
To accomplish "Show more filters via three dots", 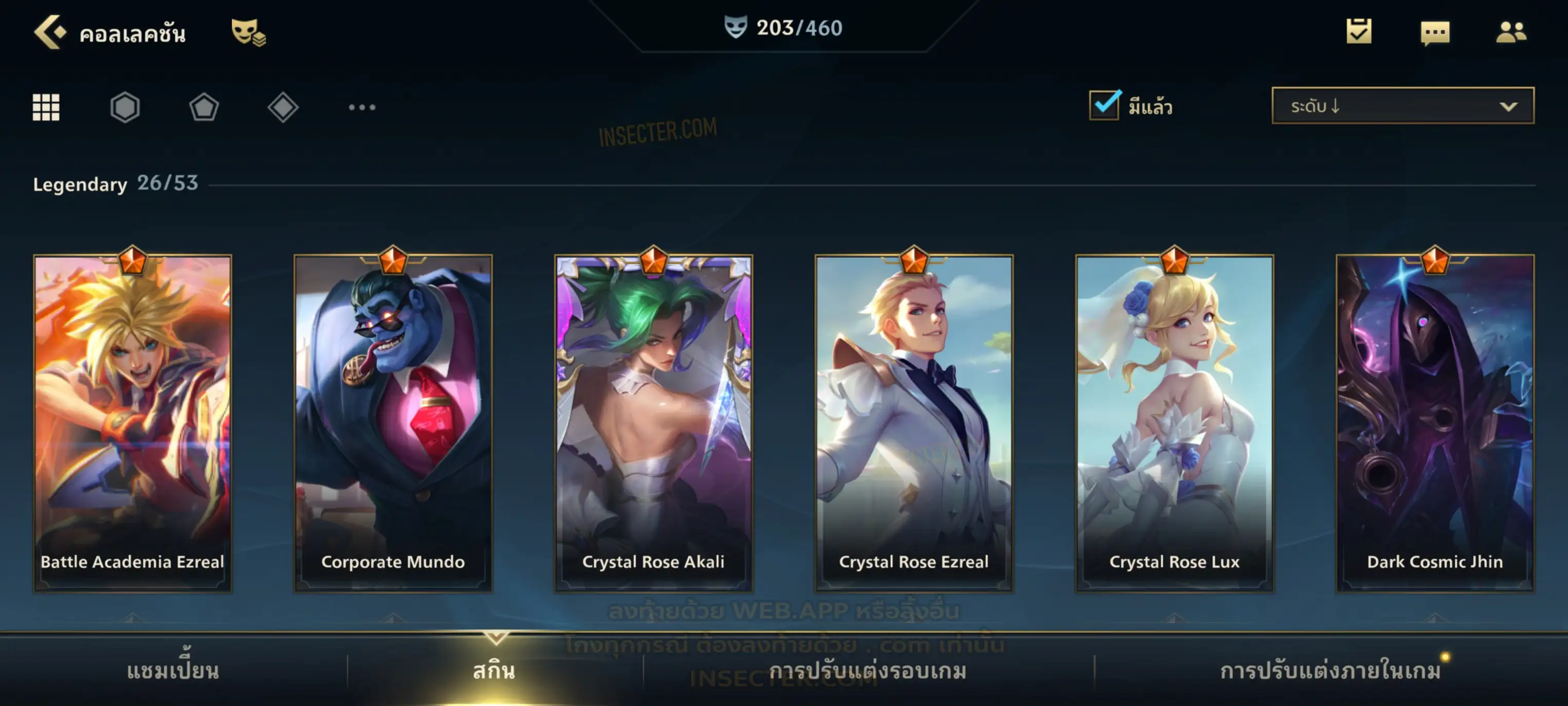I will click(362, 108).
